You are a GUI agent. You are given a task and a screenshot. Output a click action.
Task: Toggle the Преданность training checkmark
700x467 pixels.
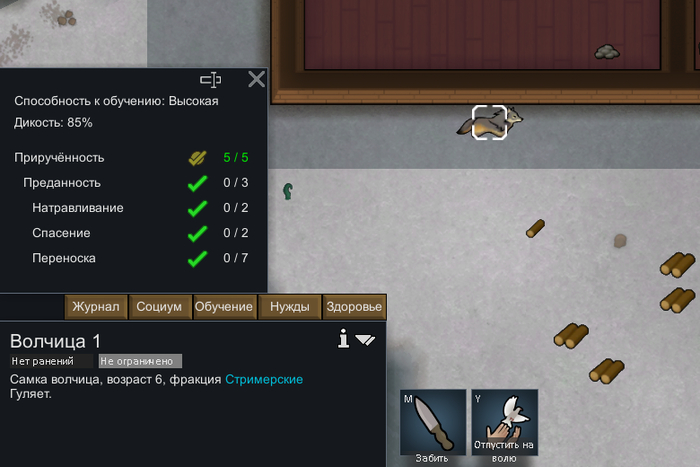click(198, 183)
